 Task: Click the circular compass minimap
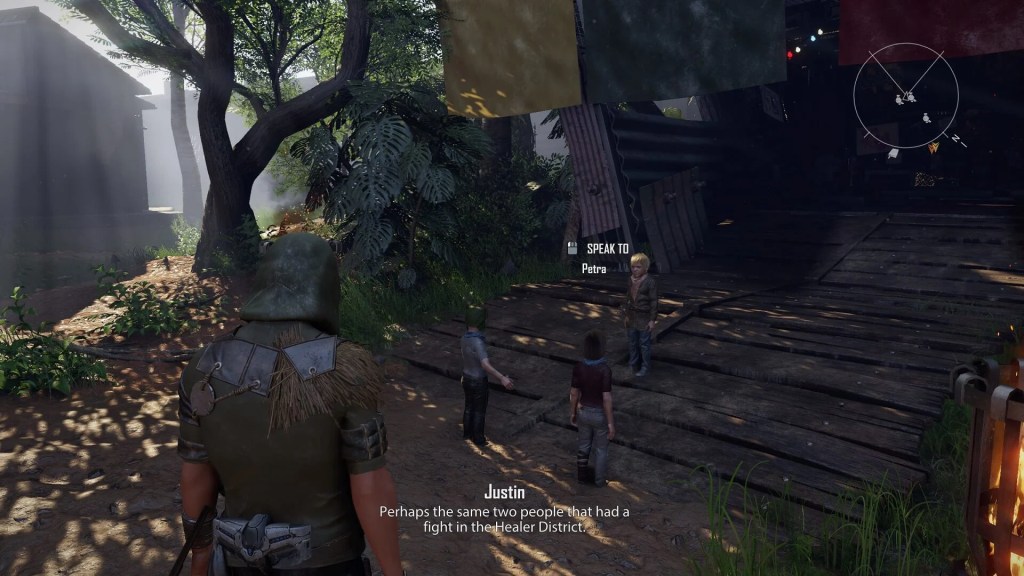[906, 96]
